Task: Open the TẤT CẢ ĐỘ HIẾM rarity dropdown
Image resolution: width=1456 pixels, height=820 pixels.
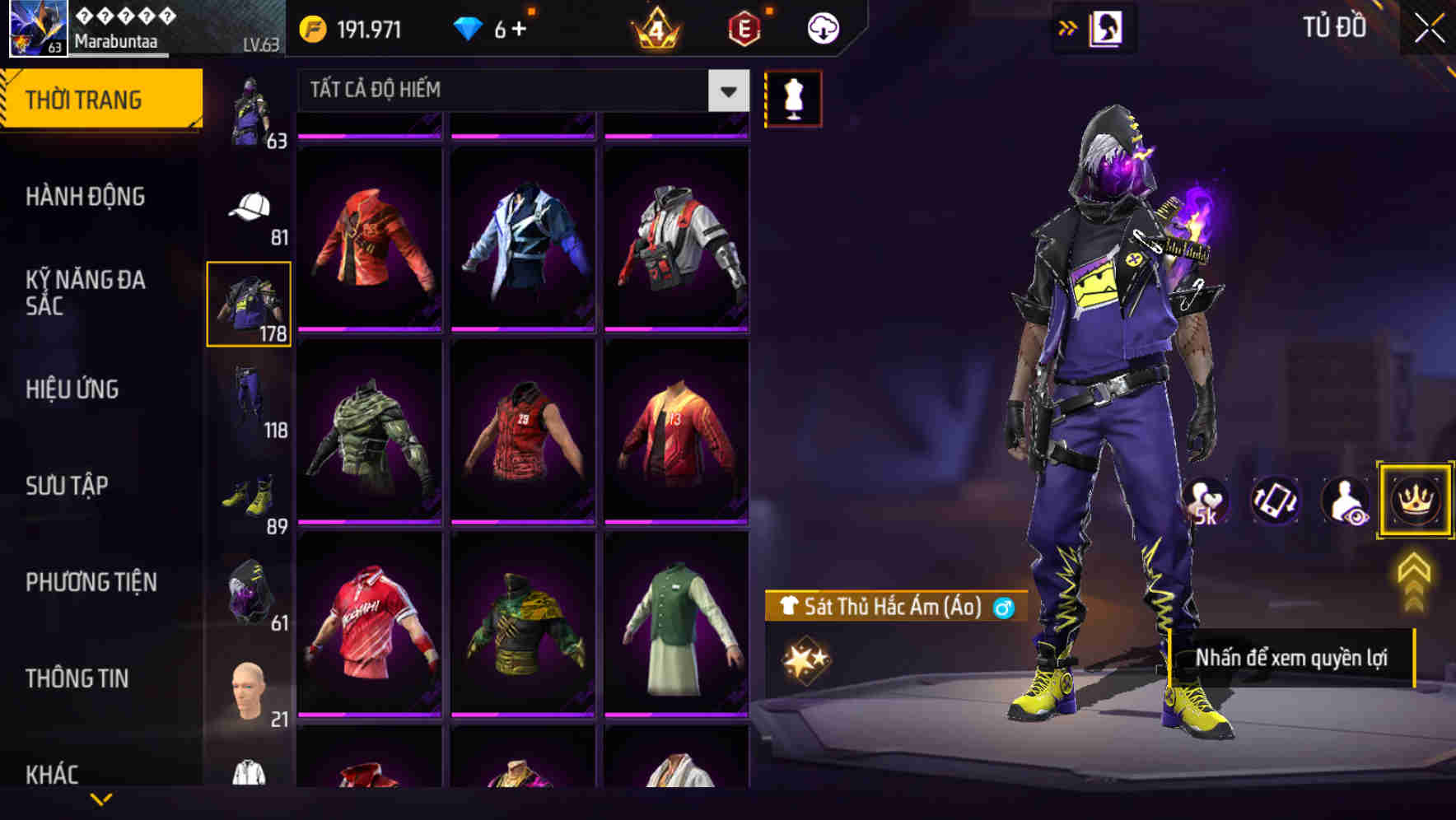Action: (519, 91)
